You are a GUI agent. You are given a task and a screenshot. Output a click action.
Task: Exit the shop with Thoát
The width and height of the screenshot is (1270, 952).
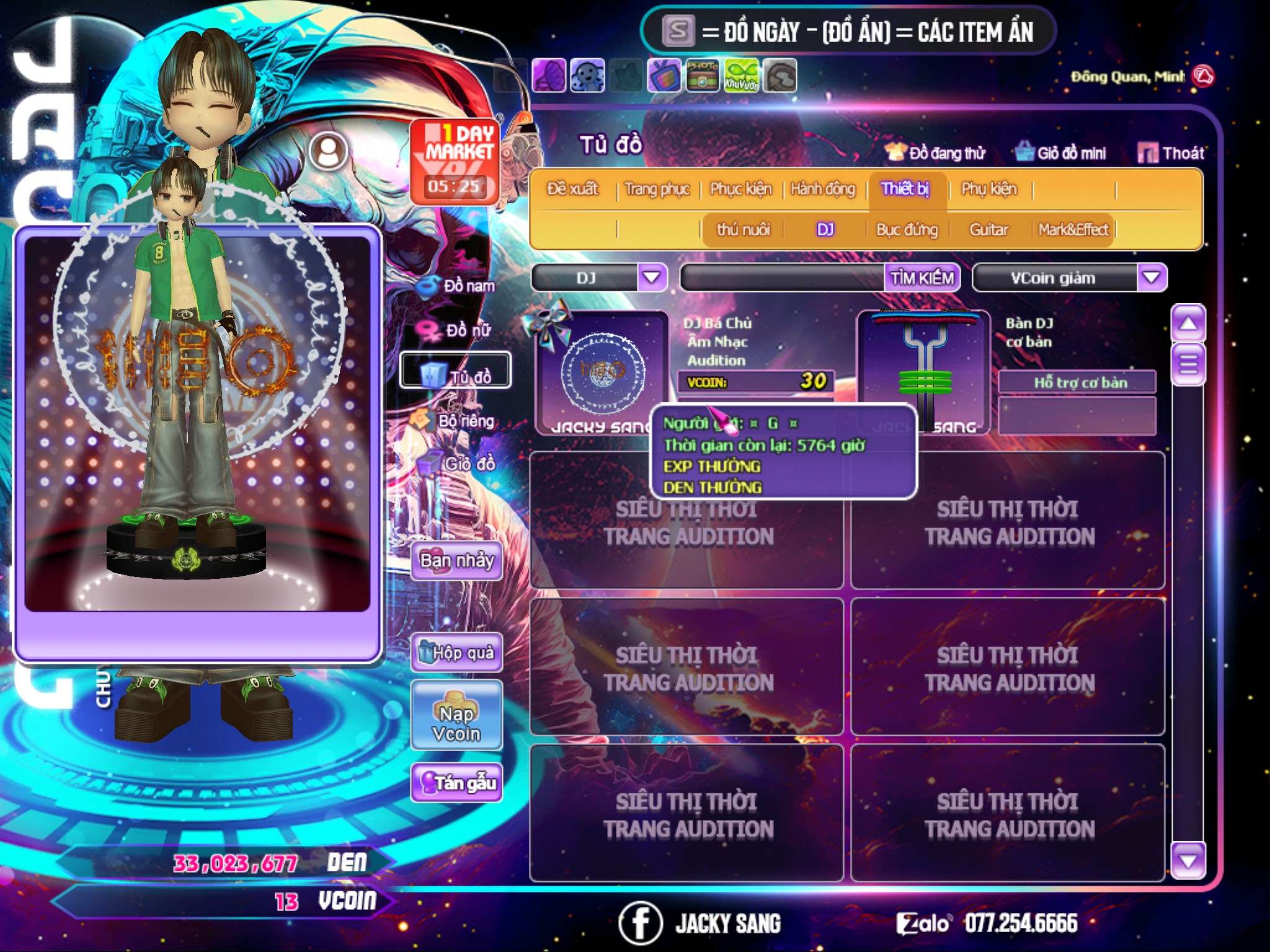1171,153
